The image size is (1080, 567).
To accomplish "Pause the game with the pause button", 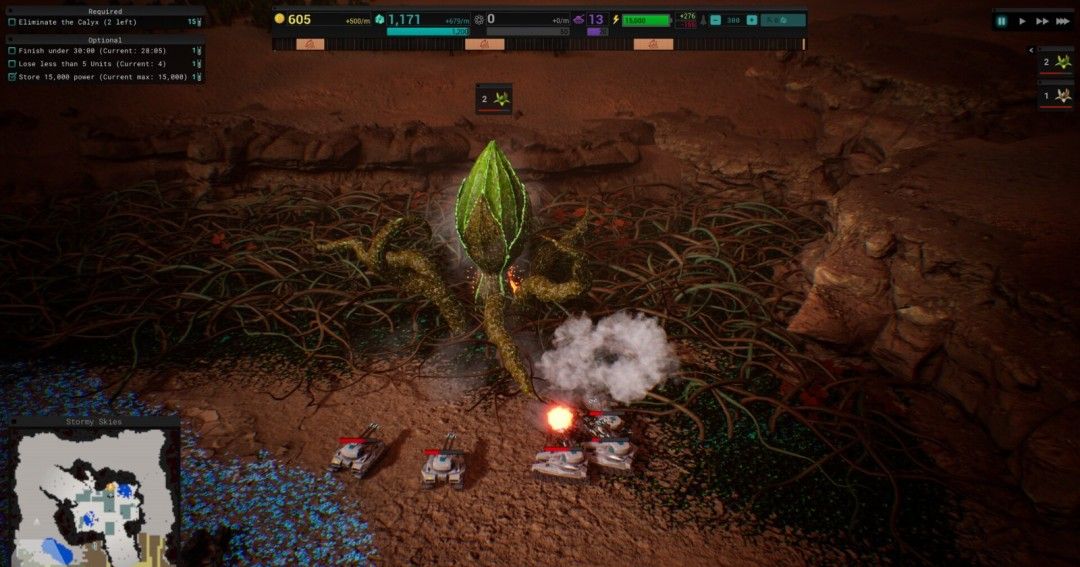I will [x=1002, y=21].
